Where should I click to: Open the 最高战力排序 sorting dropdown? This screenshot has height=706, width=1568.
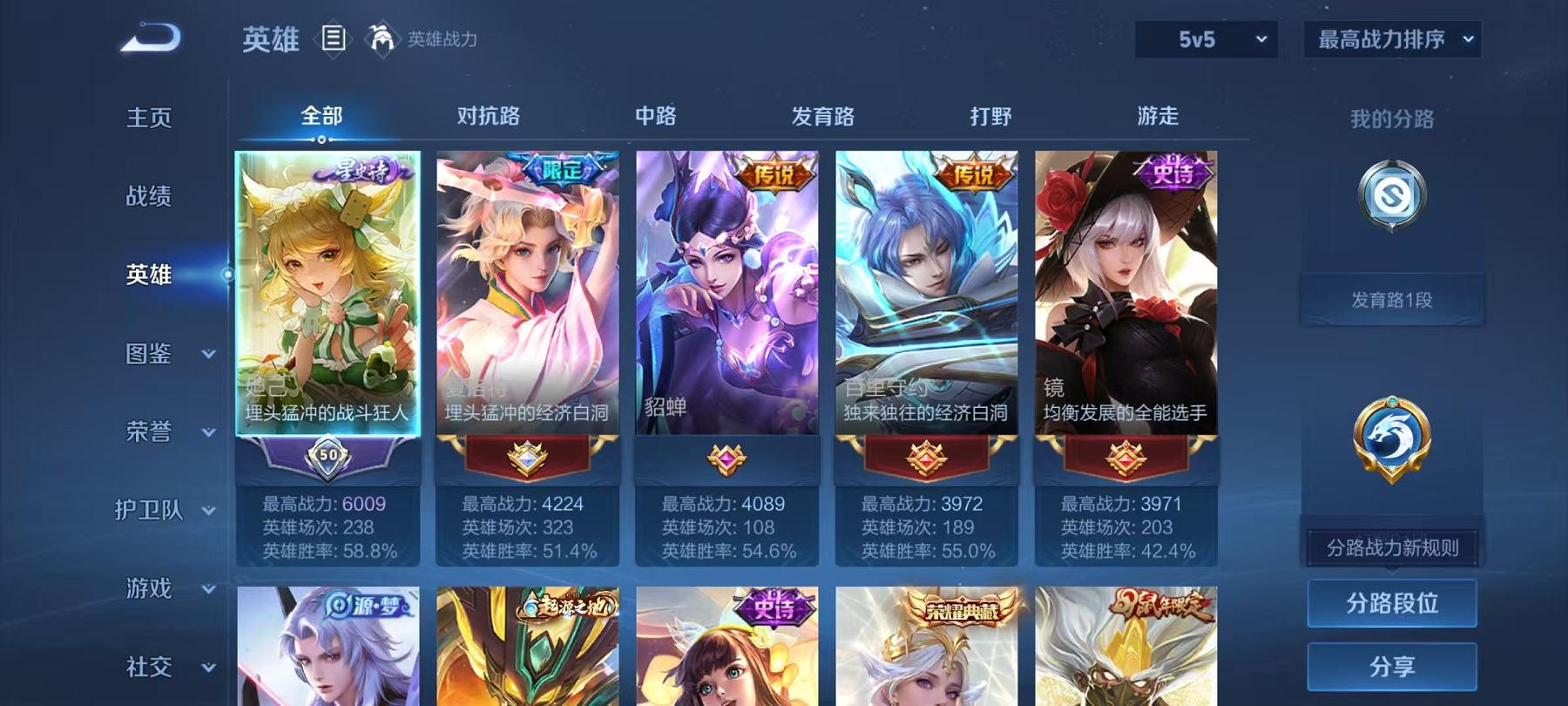point(1391,39)
